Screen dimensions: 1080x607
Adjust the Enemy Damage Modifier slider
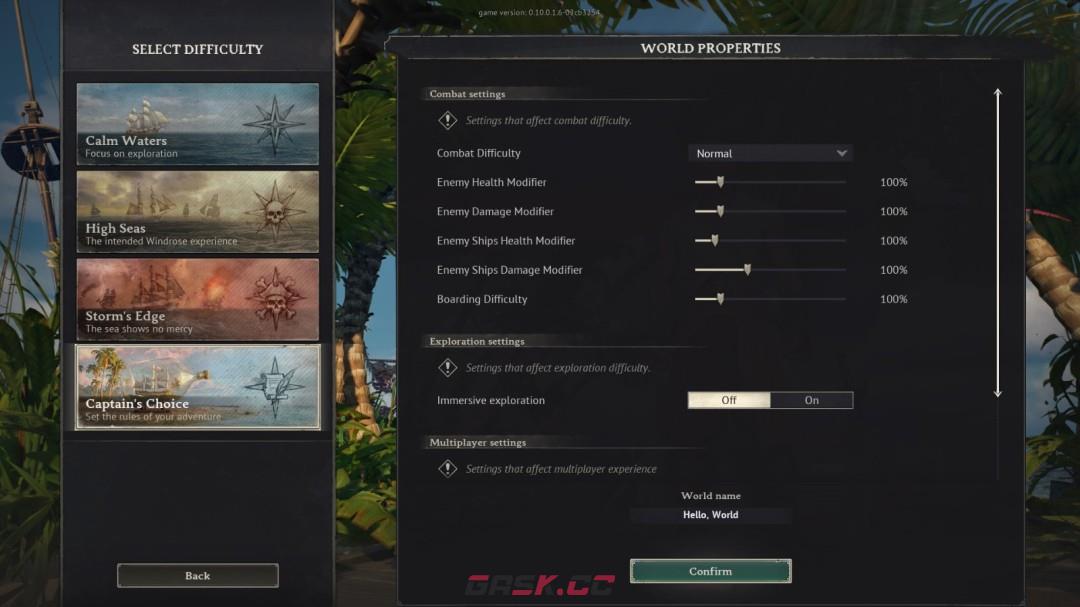pos(720,211)
